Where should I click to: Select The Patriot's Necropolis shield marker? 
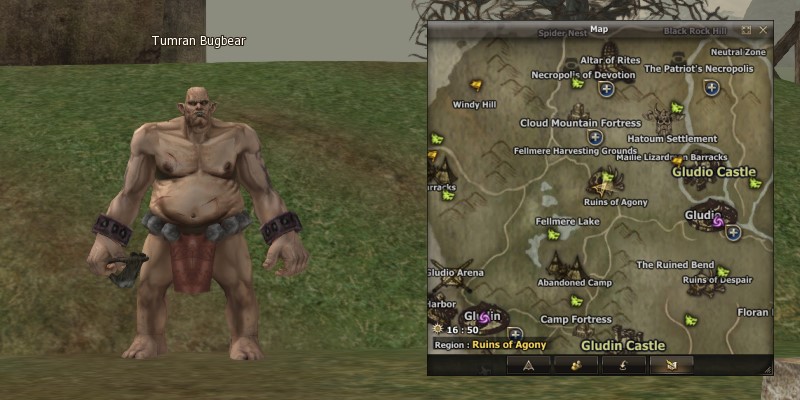point(711,88)
